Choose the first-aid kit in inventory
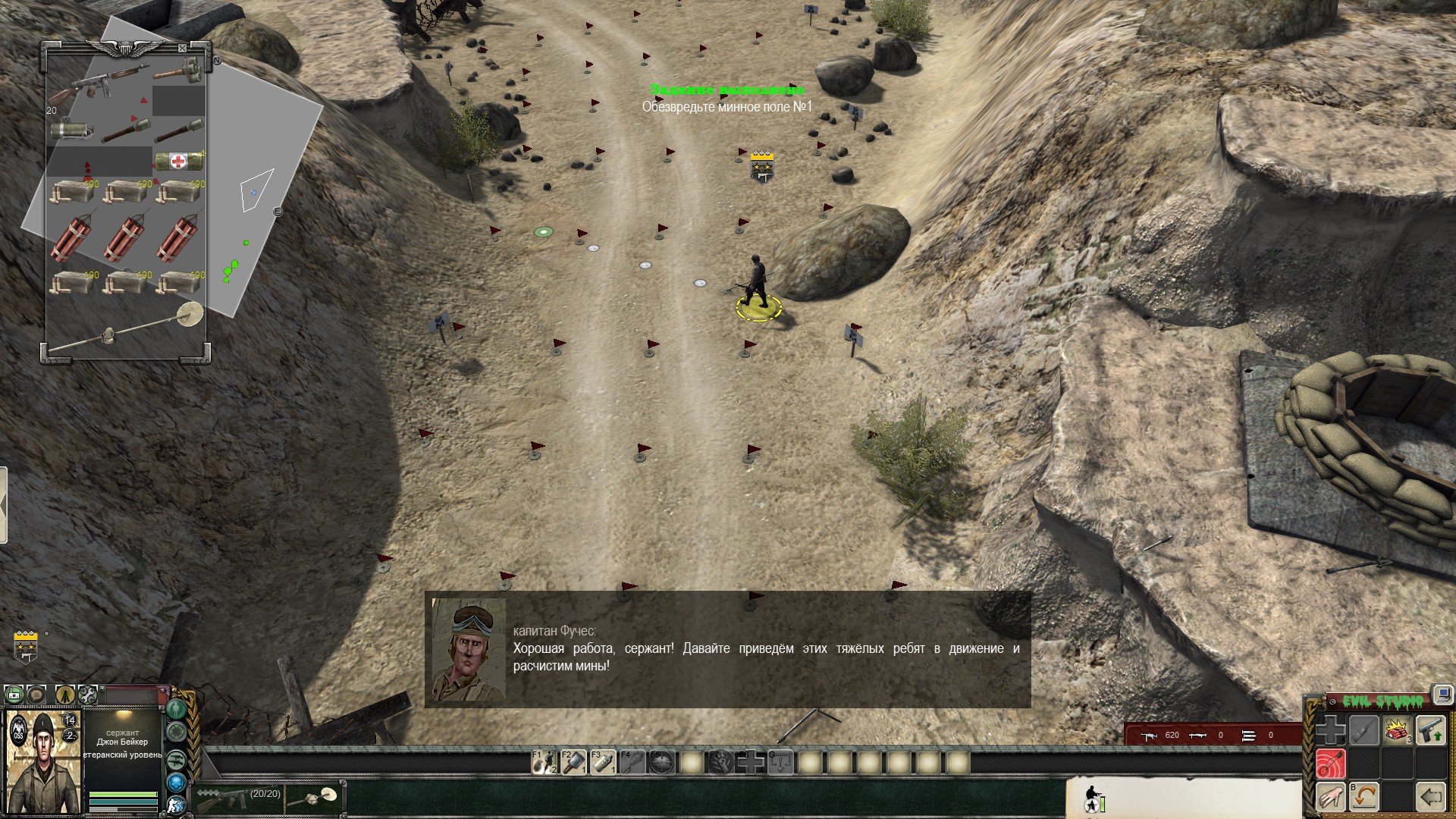 pyautogui.click(x=179, y=161)
